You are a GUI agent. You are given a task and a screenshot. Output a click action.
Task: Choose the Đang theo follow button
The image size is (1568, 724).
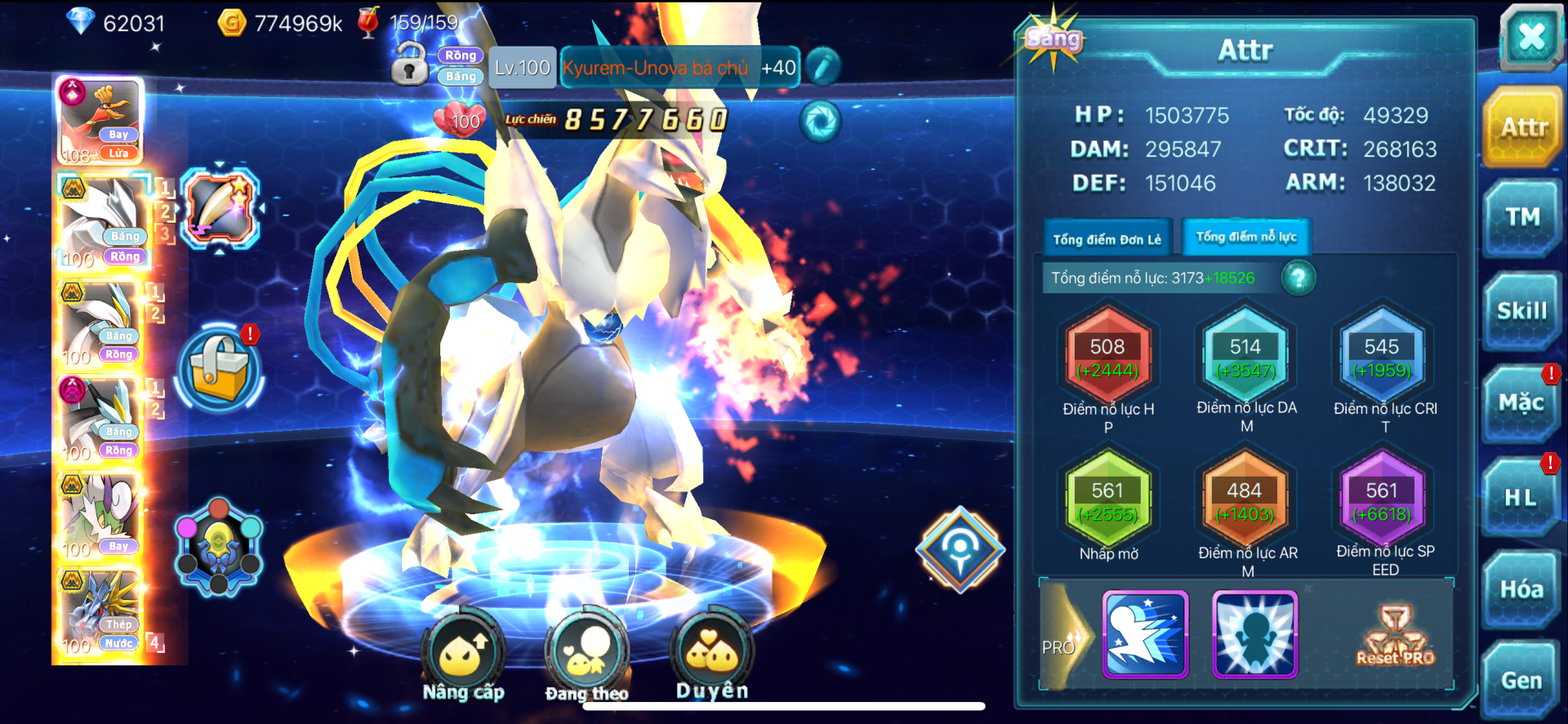click(x=586, y=655)
